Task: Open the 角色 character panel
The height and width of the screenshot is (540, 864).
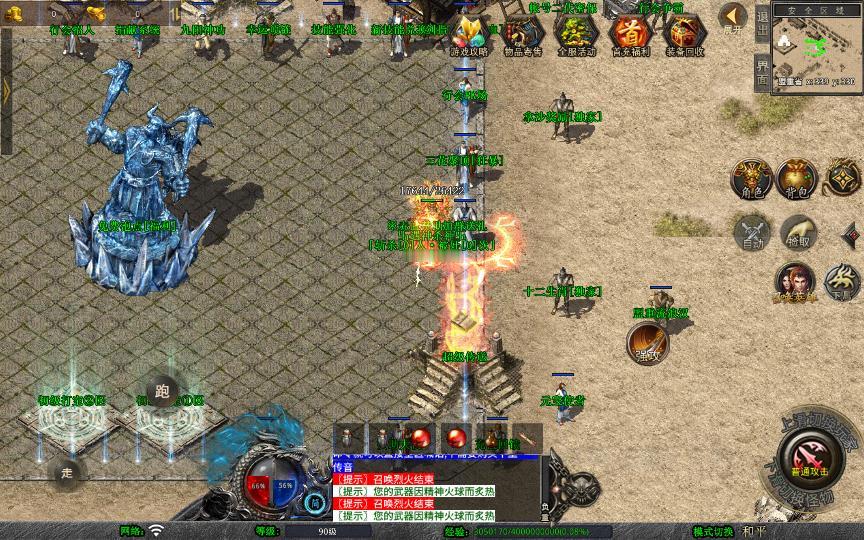Action: pyautogui.click(x=751, y=177)
